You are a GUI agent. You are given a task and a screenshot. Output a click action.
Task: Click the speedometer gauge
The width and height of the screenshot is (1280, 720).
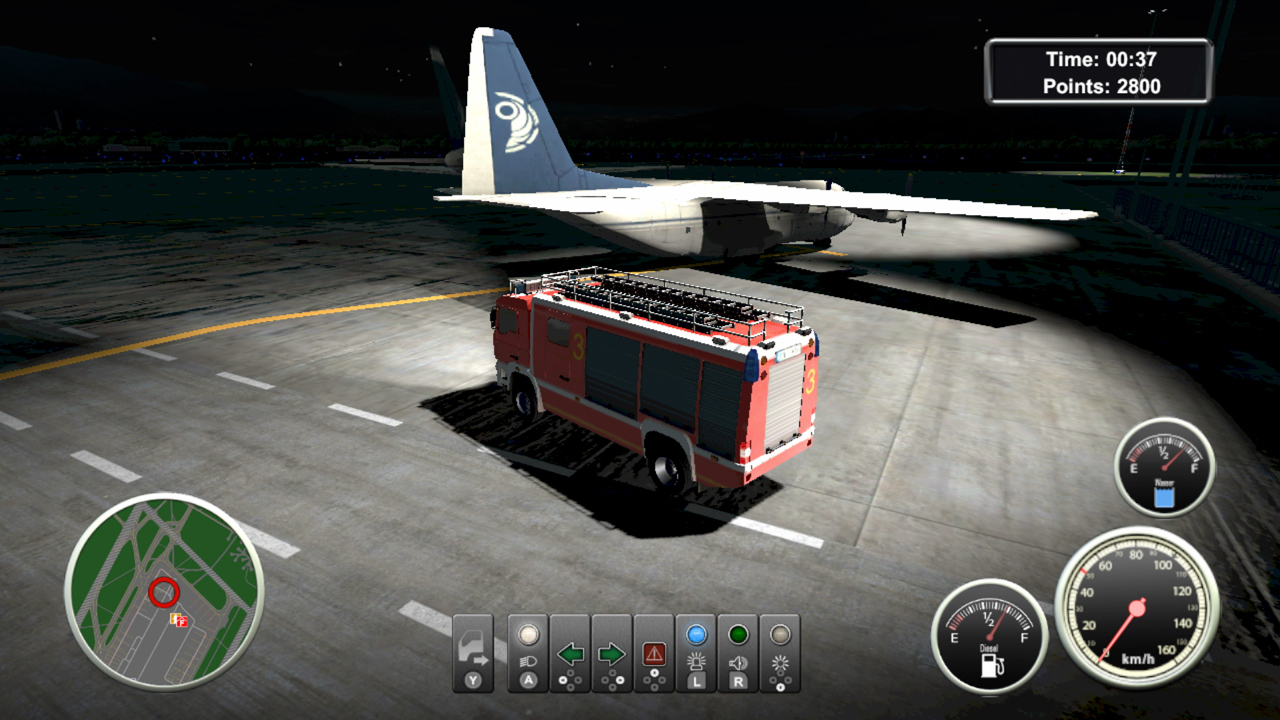1136,607
